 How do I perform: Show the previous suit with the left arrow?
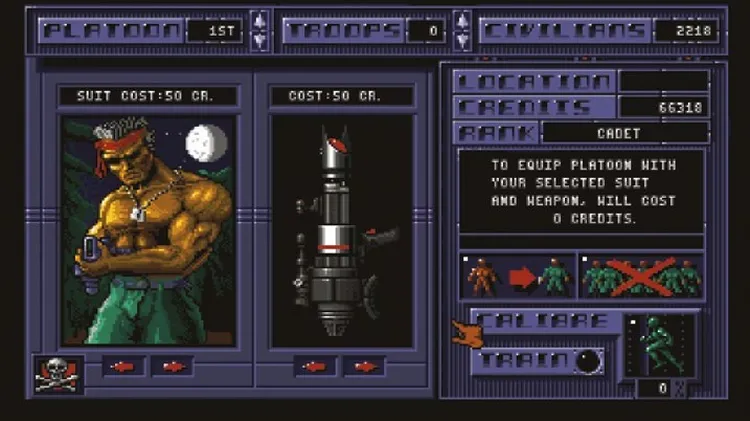coord(123,366)
